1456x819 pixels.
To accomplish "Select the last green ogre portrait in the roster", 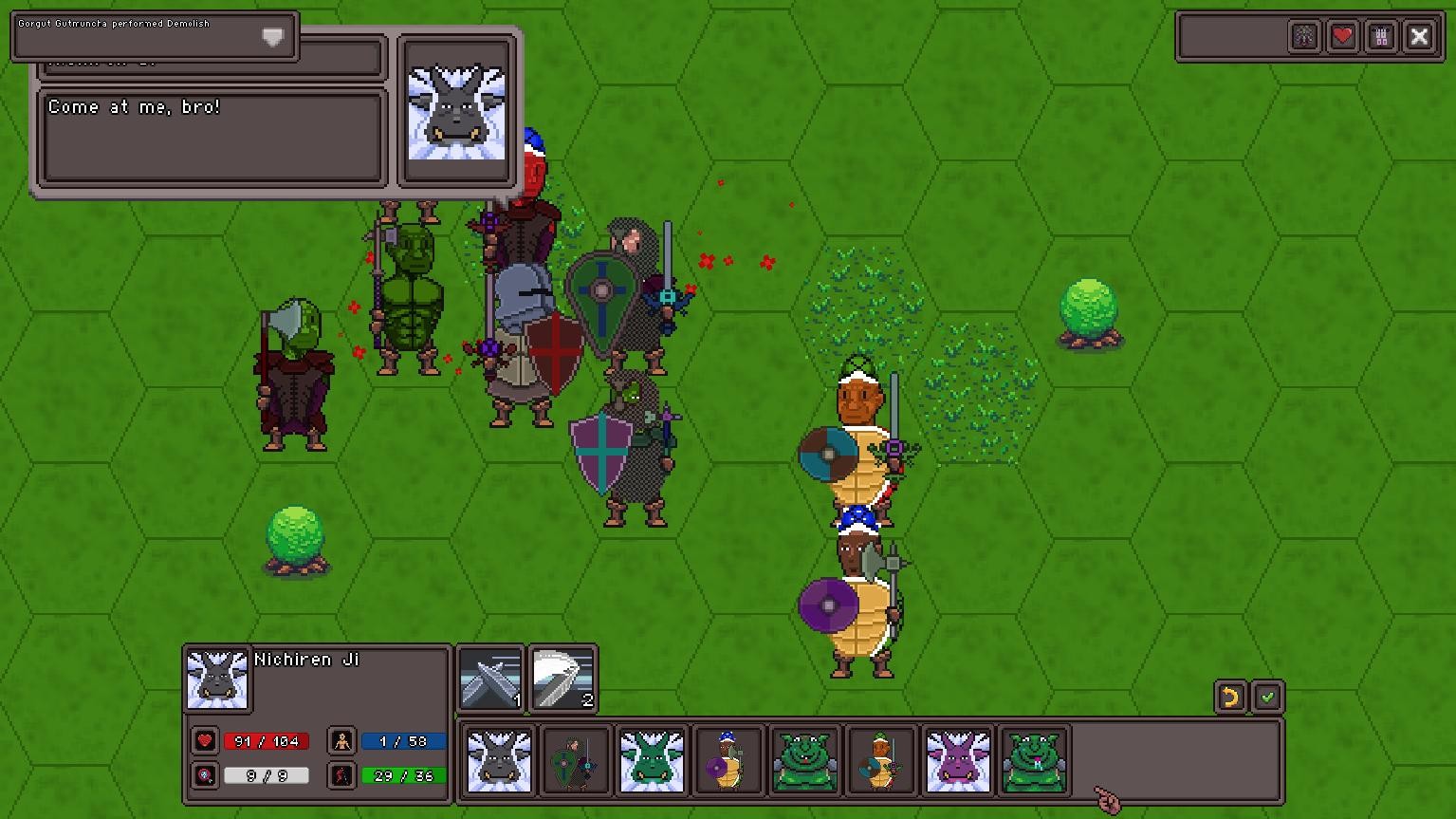I will click(x=1035, y=759).
